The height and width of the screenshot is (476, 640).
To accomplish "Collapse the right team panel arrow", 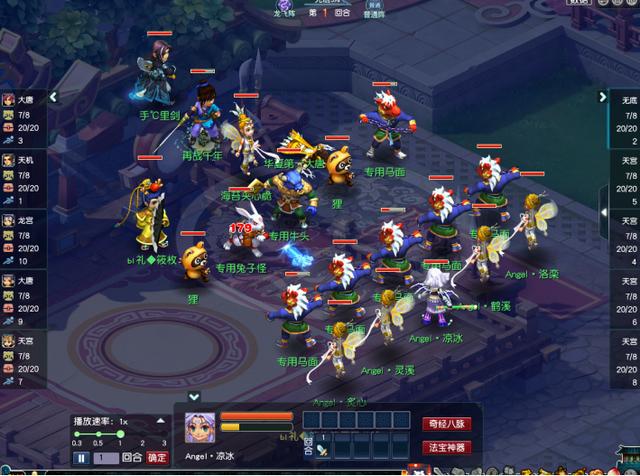I will (x=603, y=97).
